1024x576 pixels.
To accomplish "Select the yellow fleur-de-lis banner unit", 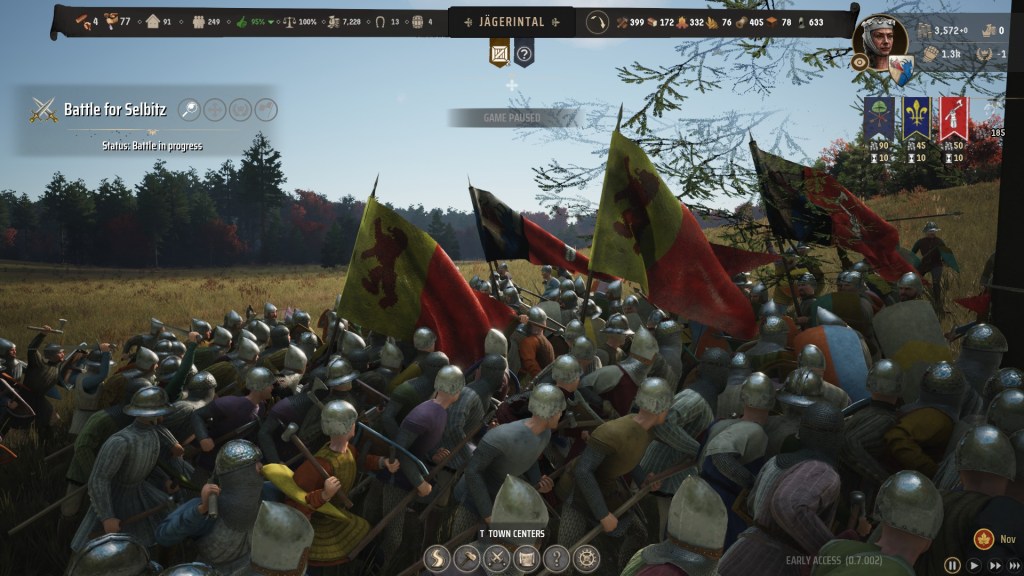I will click(x=916, y=120).
